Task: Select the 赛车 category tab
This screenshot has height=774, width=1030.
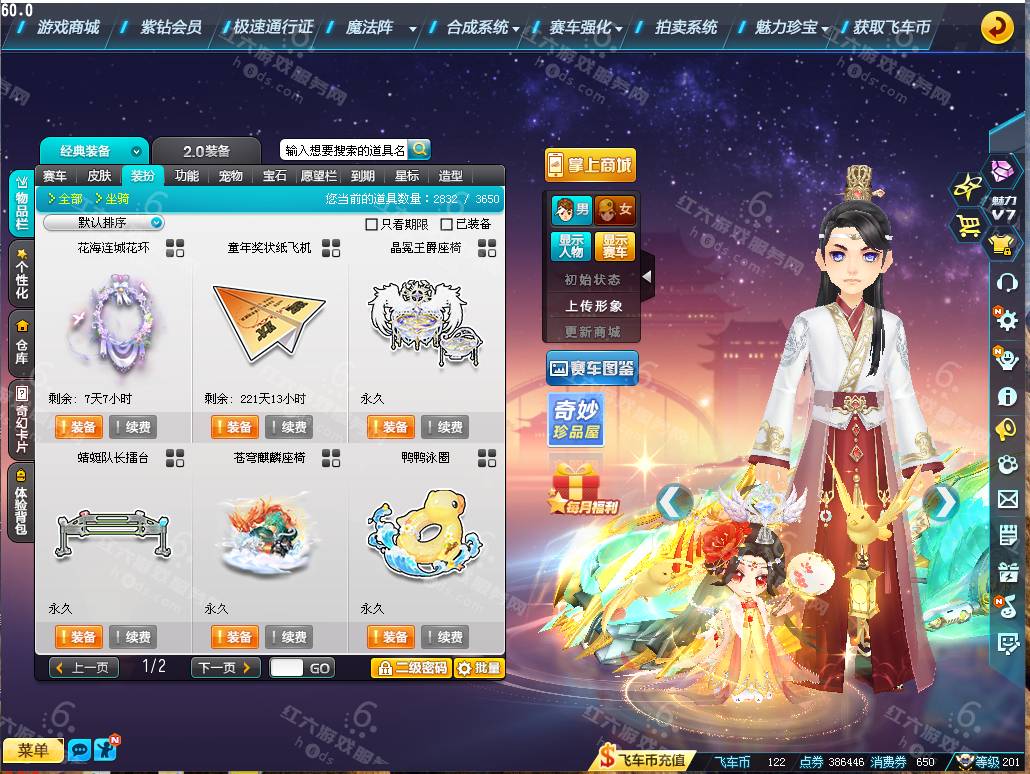Action: pos(55,176)
